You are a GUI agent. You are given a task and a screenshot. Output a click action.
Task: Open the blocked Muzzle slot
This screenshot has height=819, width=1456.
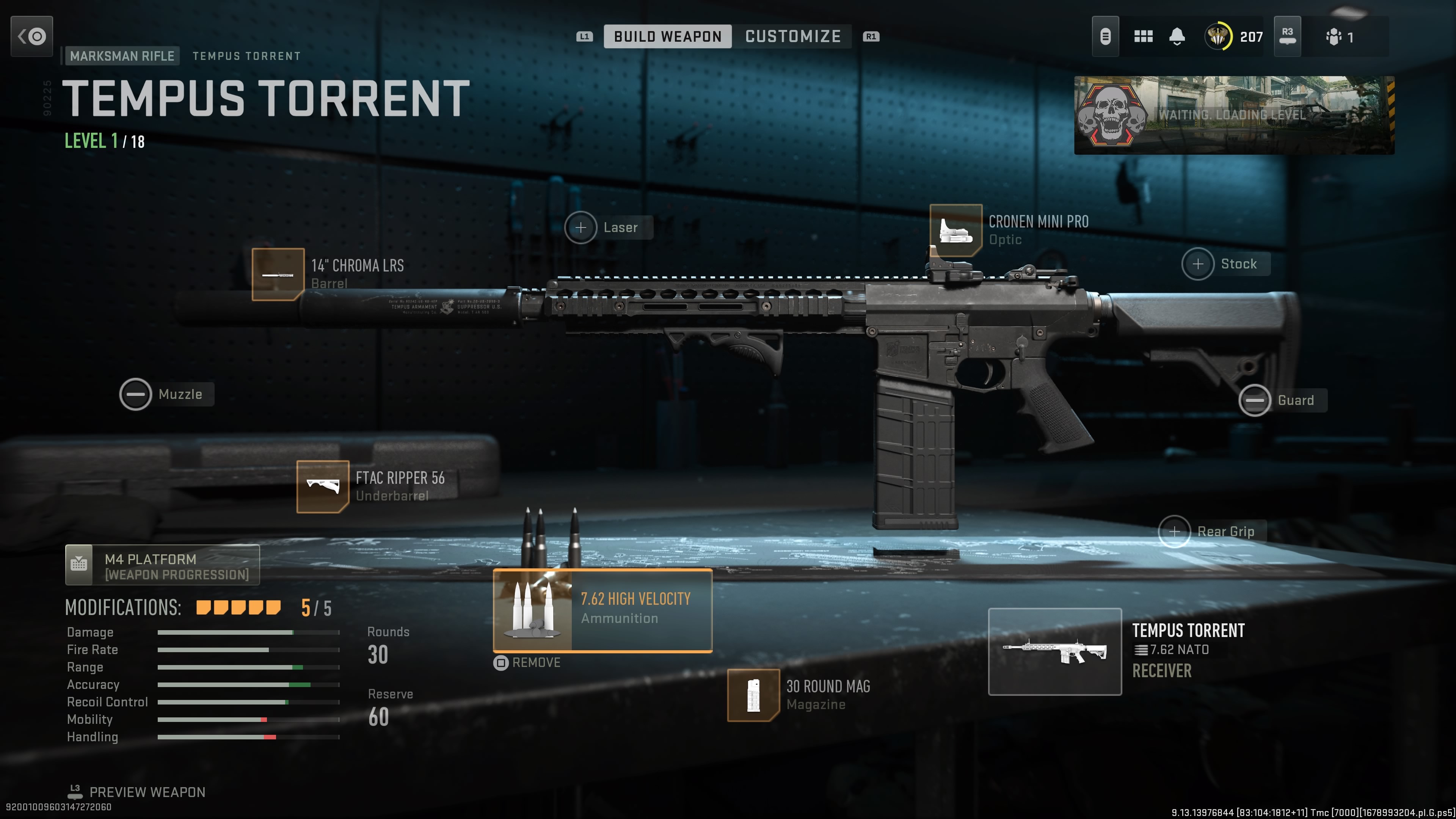tap(136, 394)
